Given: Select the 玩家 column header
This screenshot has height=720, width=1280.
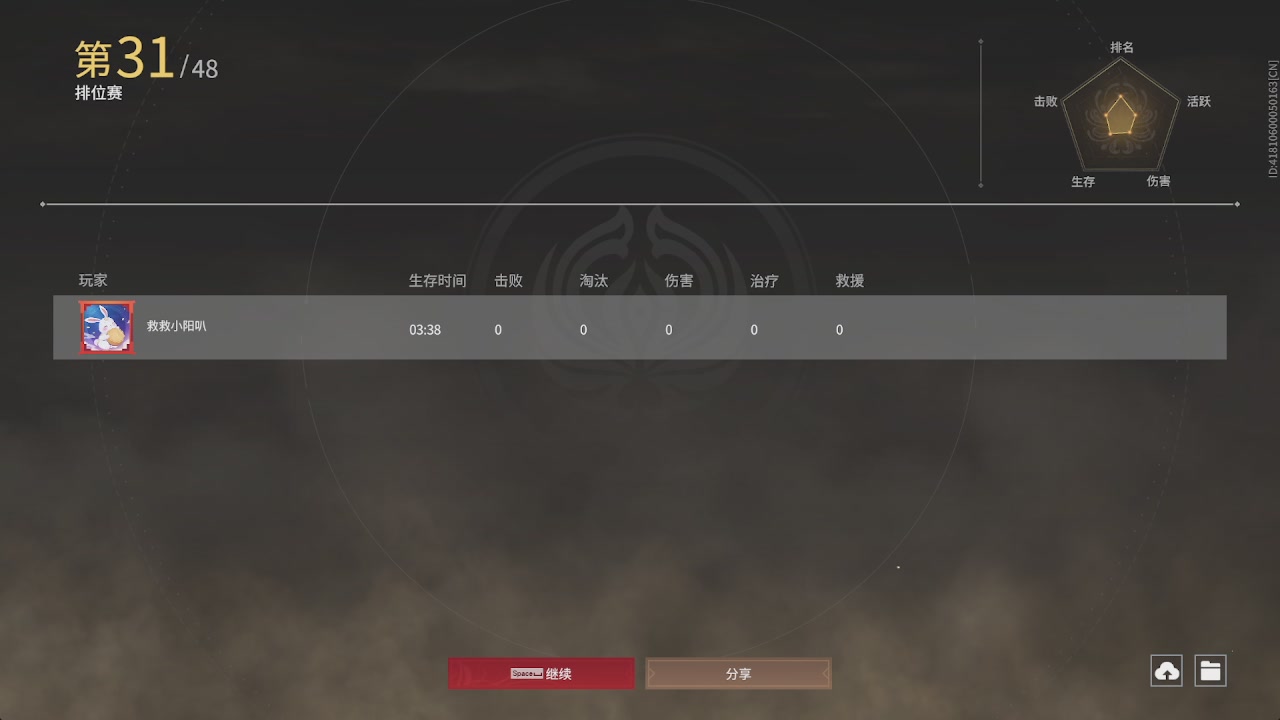Looking at the screenshot, I should [92, 281].
